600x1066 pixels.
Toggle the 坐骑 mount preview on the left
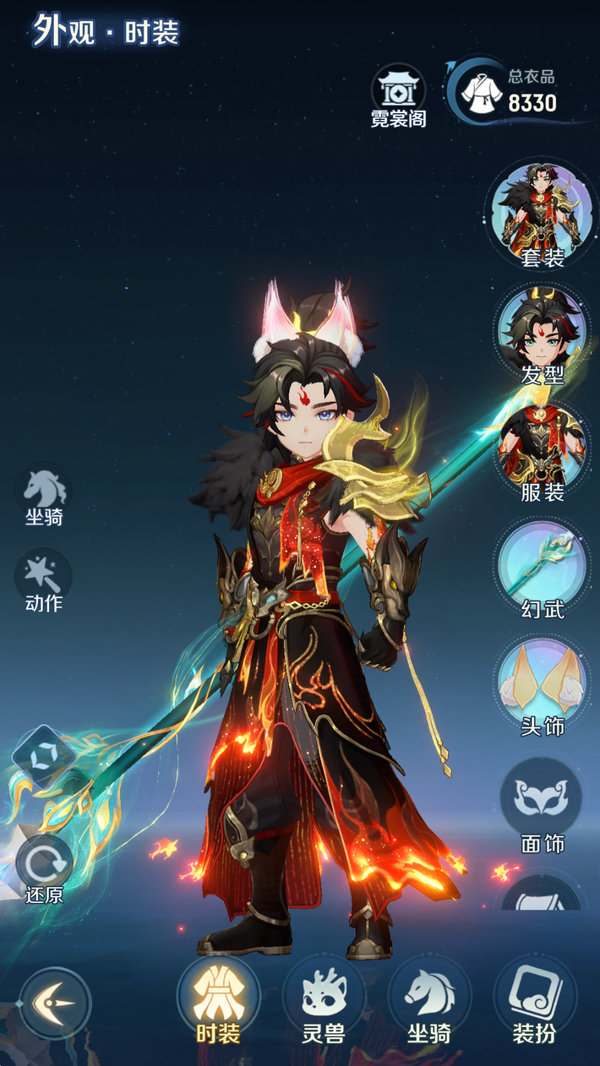(x=44, y=494)
